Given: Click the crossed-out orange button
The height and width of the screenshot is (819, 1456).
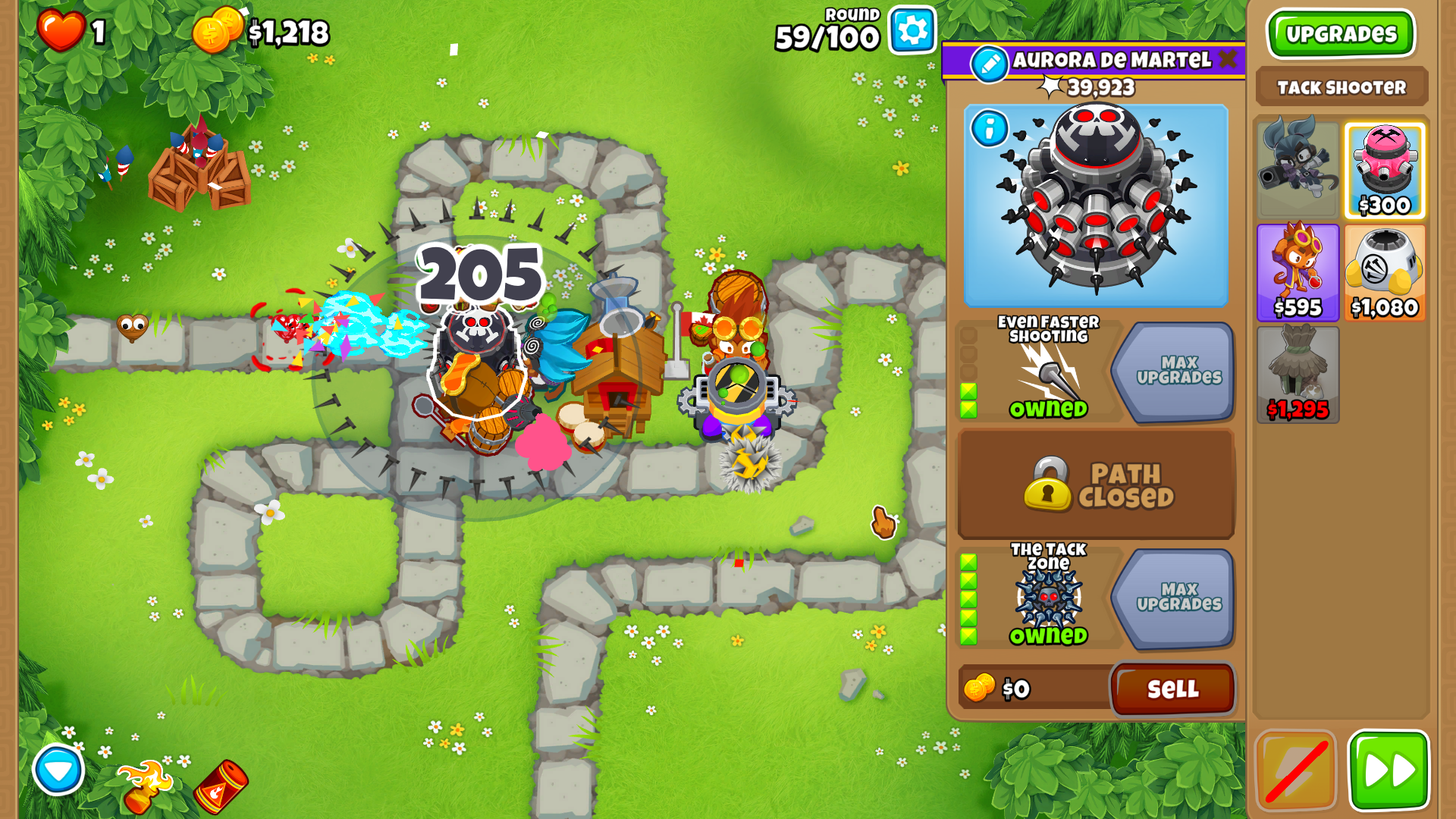Looking at the screenshot, I should [x=1295, y=770].
